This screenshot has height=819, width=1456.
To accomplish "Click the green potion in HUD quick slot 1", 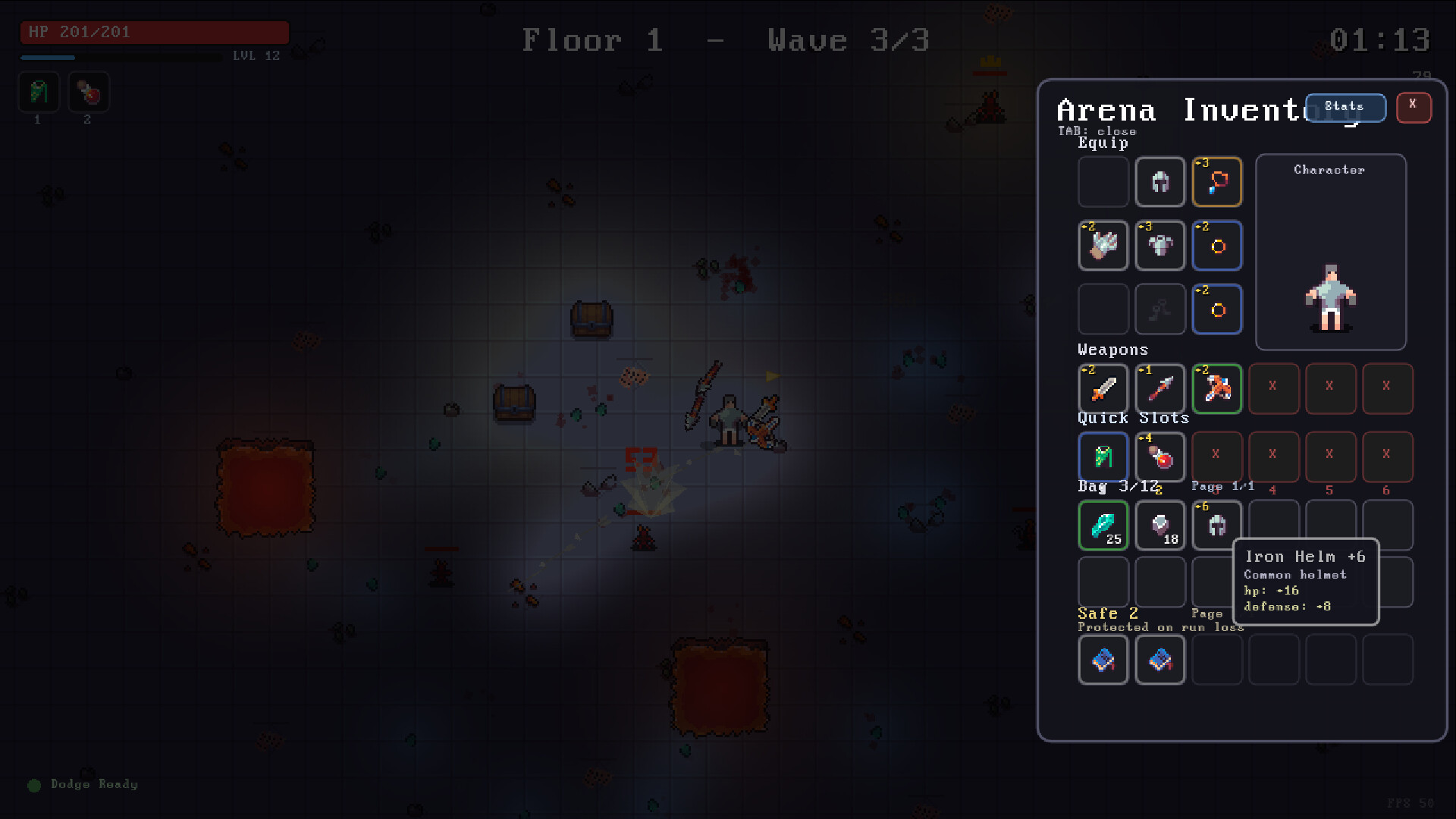I will click(37, 92).
